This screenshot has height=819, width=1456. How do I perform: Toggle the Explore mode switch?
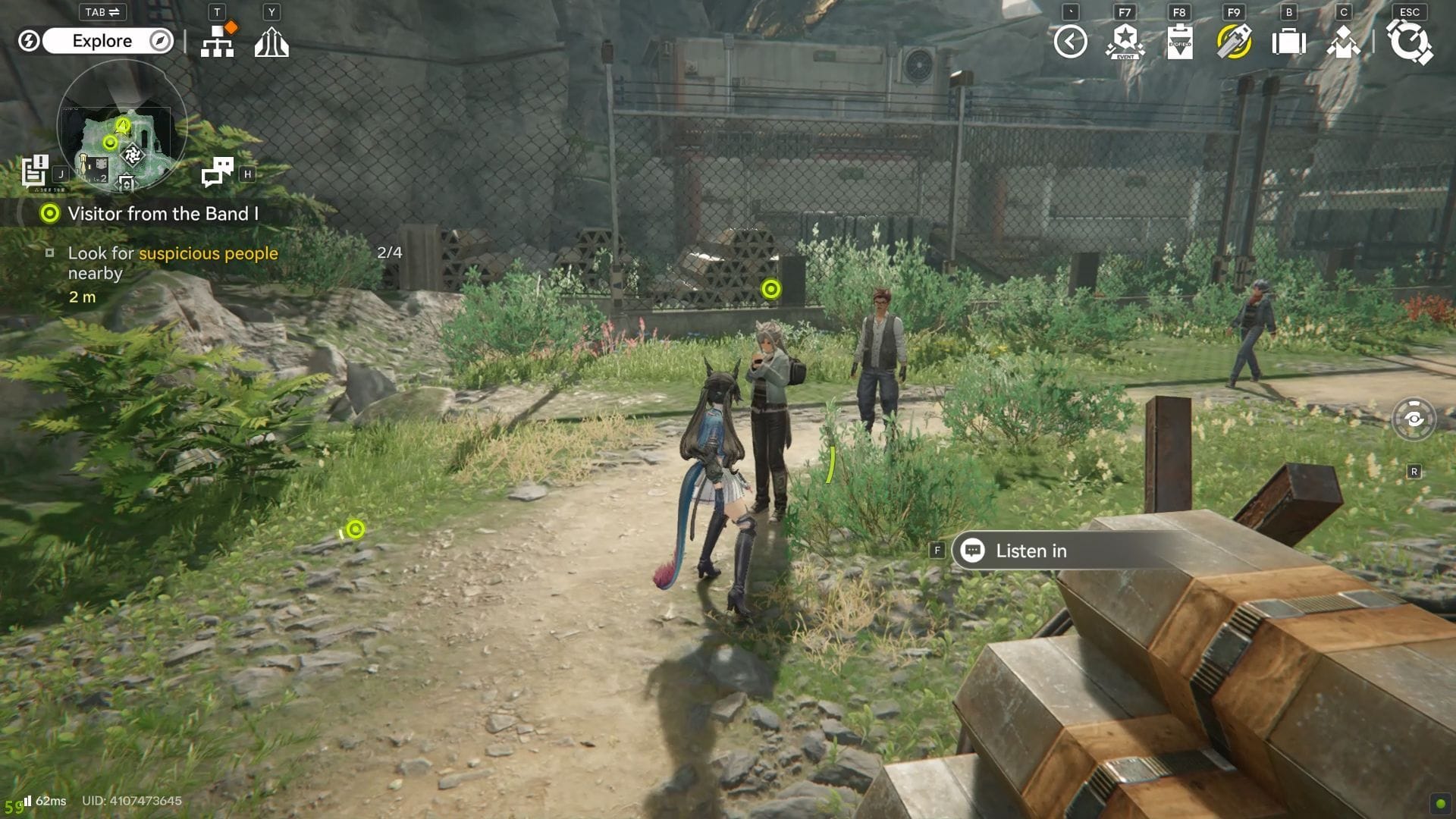(107, 41)
